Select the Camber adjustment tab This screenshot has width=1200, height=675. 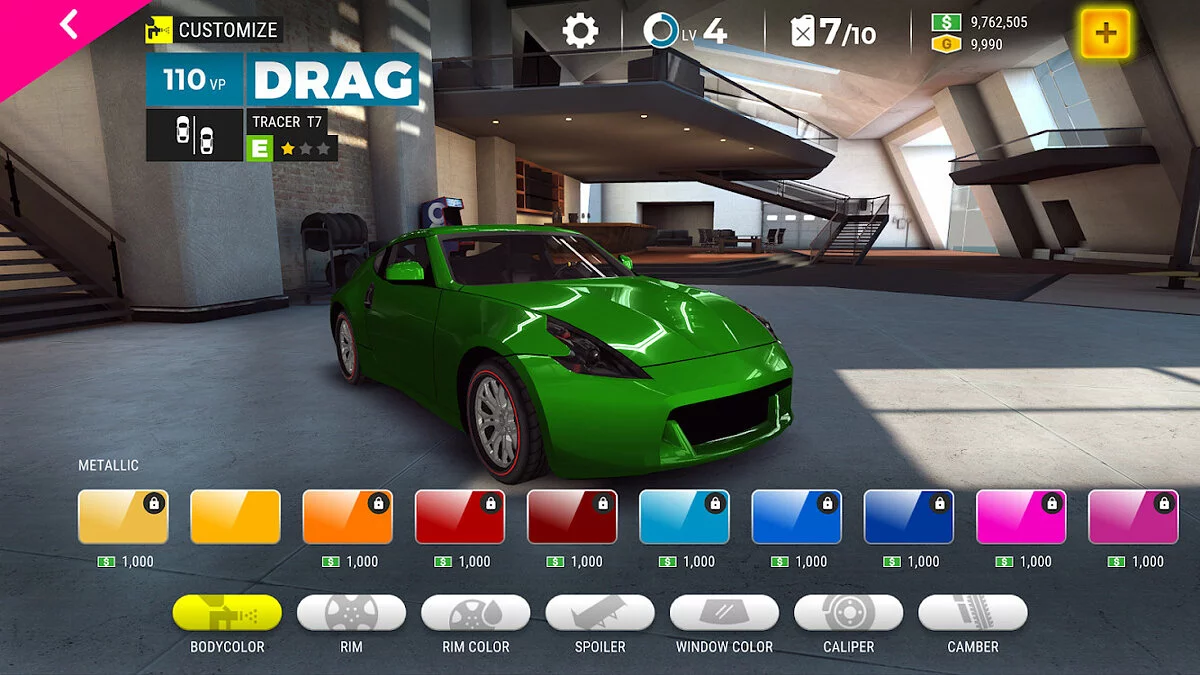coord(972,613)
